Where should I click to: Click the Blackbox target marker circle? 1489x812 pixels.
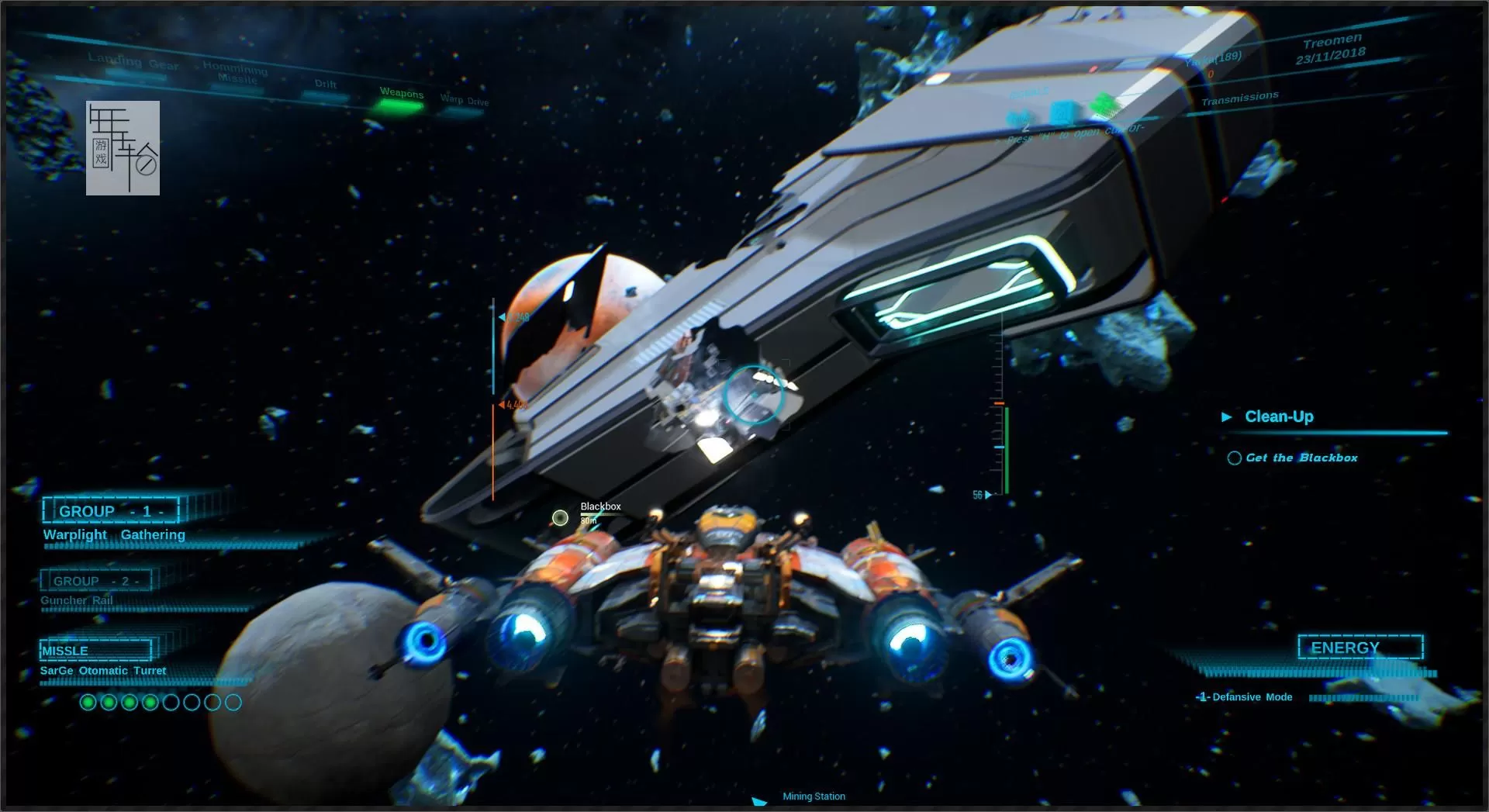[x=560, y=517]
